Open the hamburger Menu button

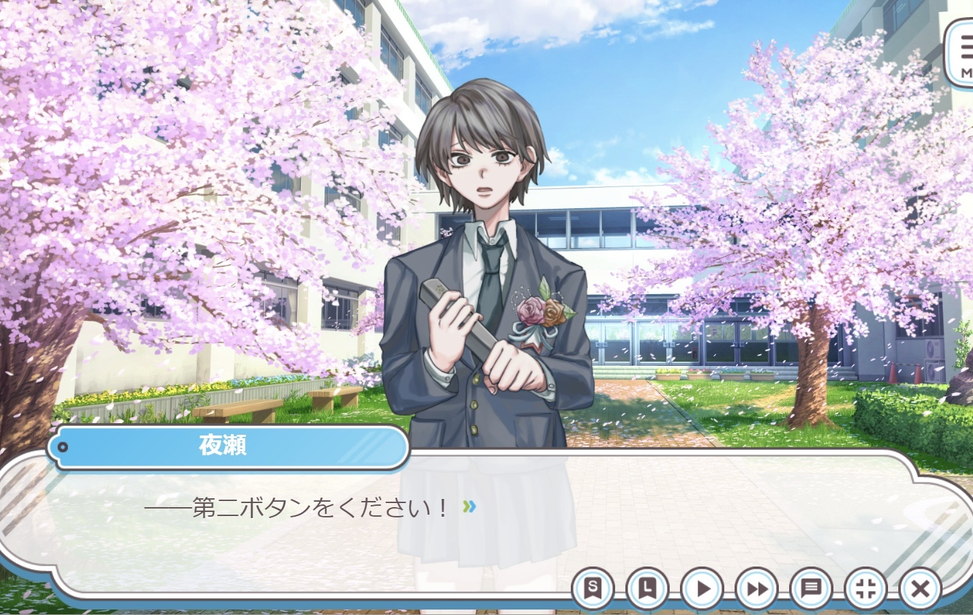point(964,54)
